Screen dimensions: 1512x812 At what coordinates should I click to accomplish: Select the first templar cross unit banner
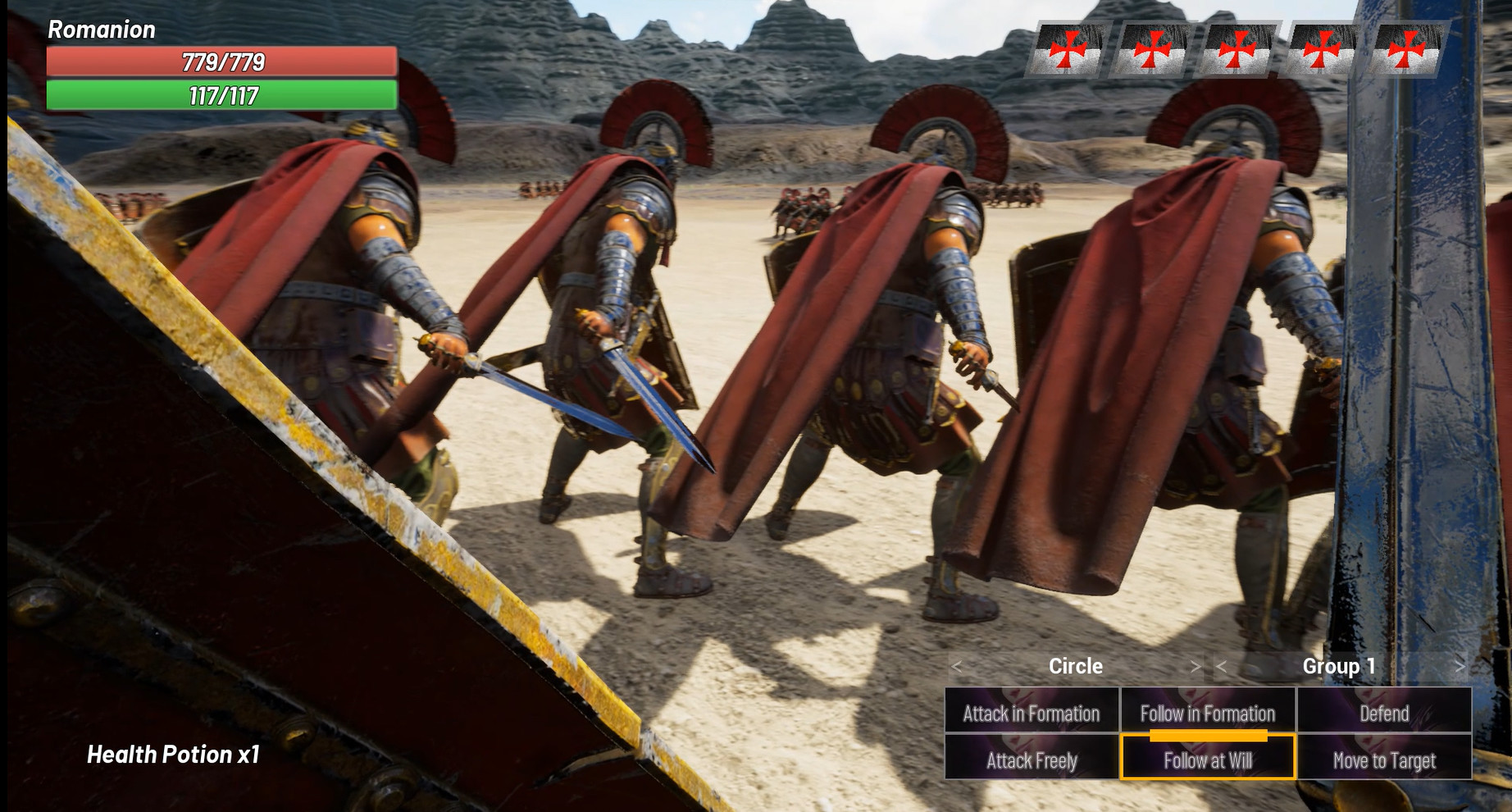[x=1068, y=49]
